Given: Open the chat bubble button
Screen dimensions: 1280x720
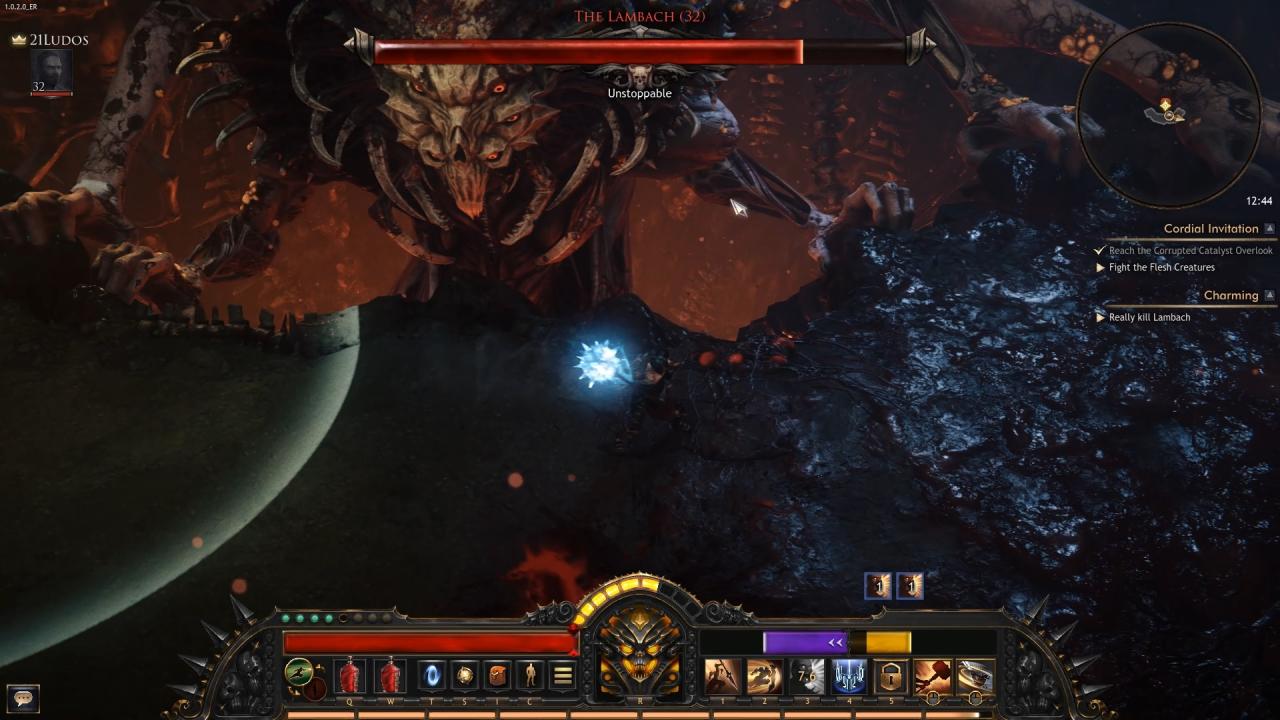Looking at the screenshot, I should coord(23,698).
